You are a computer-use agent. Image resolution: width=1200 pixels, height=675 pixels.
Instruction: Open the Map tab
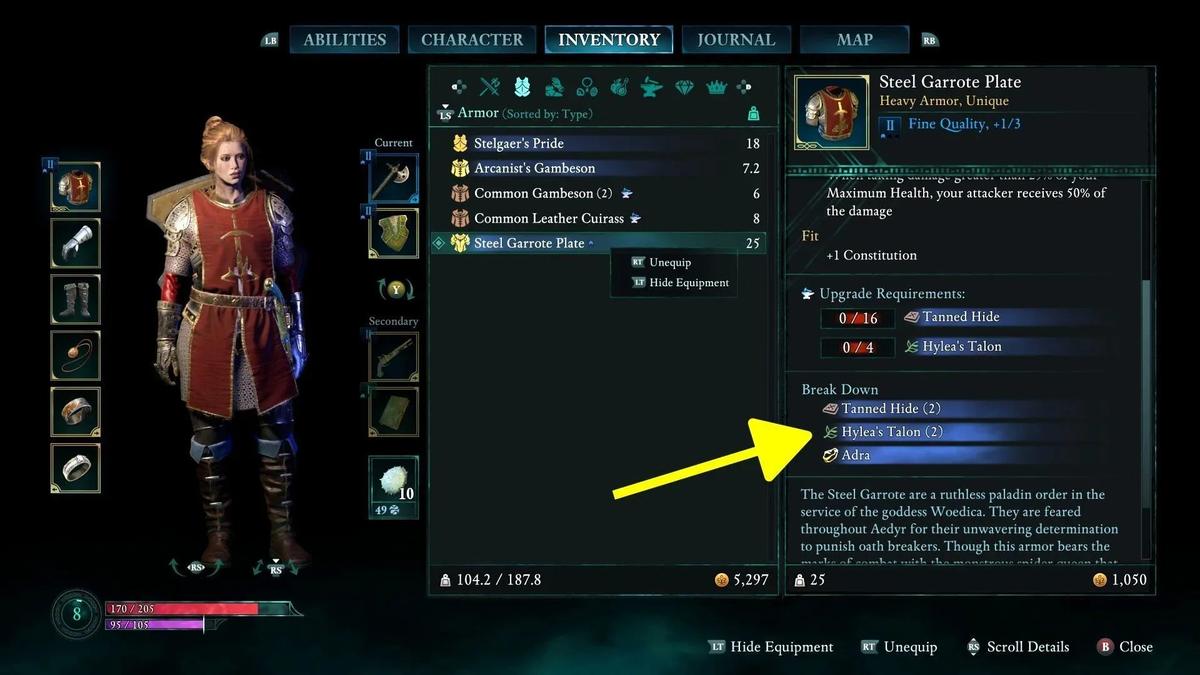pyautogui.click(x=854, y=40)
